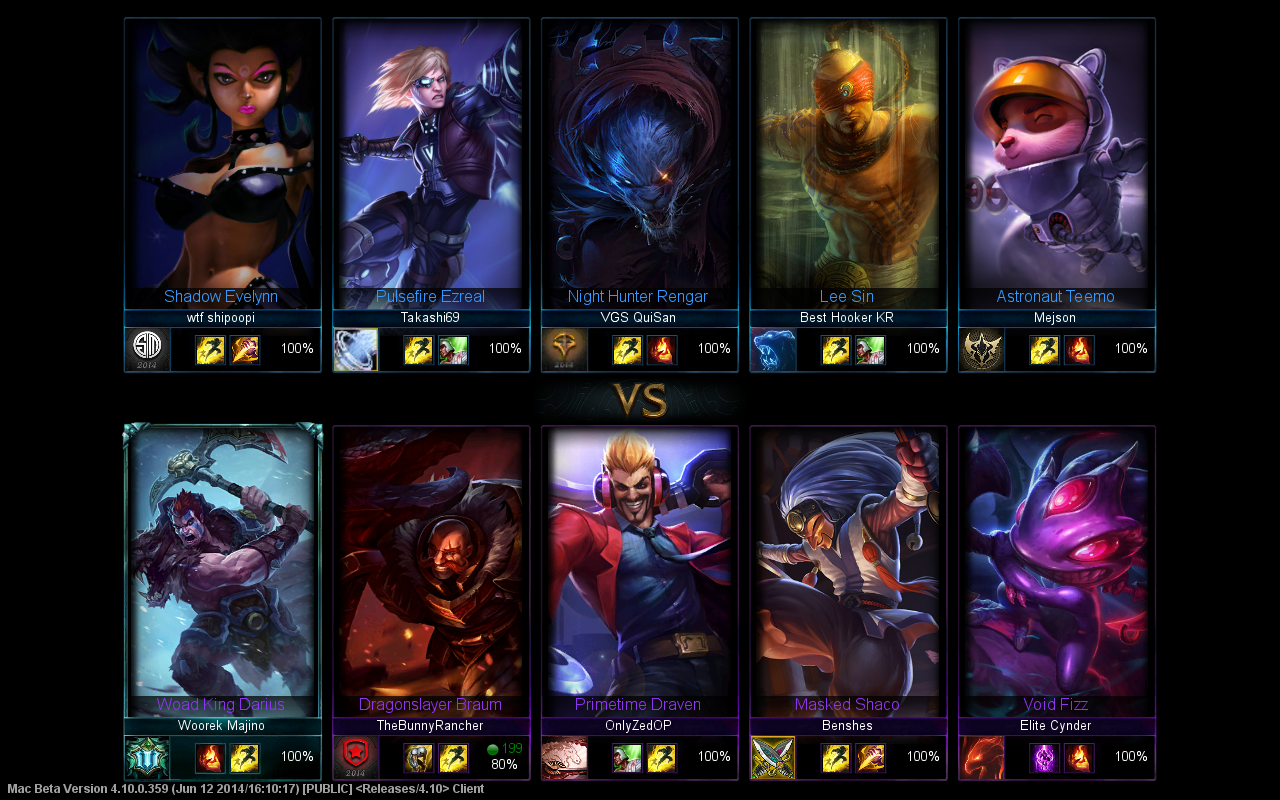Click Lee Sin's ghostly blue mask icon
This screenshot has height=800, width=1280.
[772, 349]
